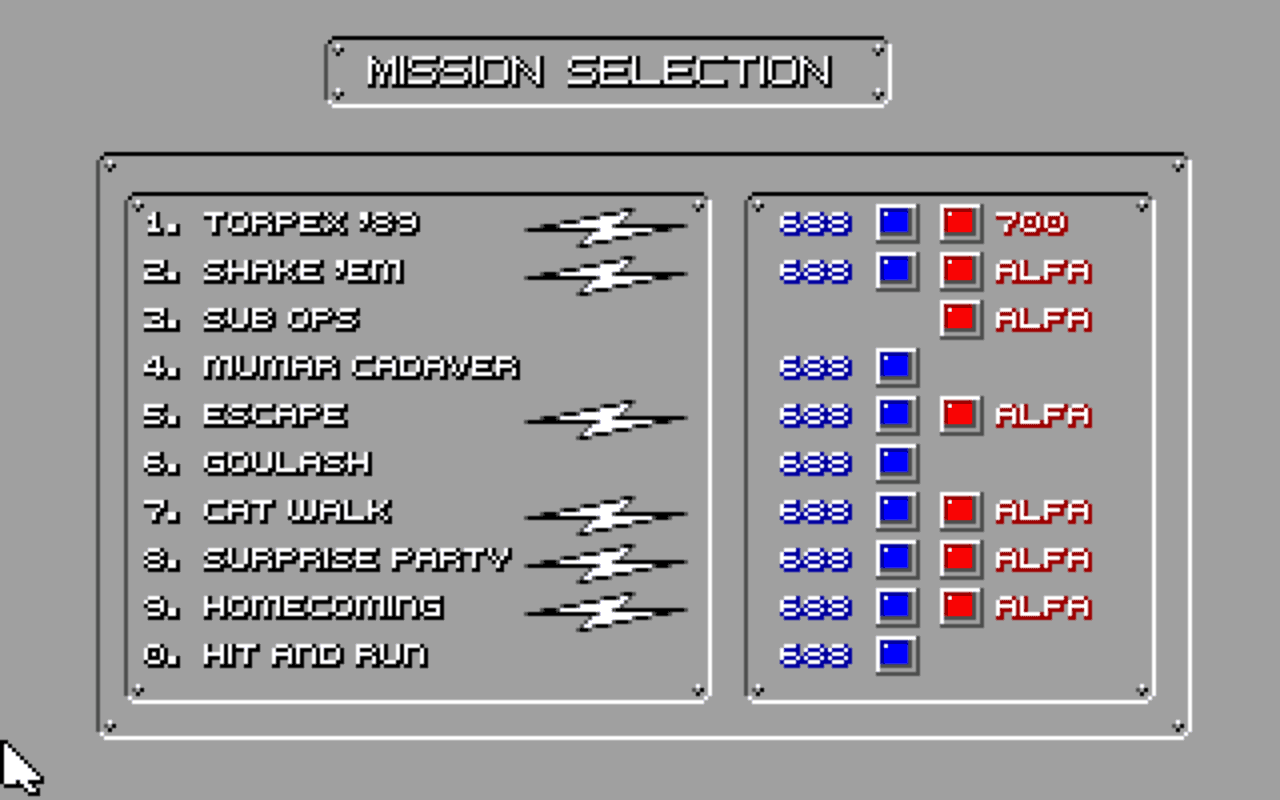Click the red square beside SURPRISE PARTY

[x=958, y=558]
